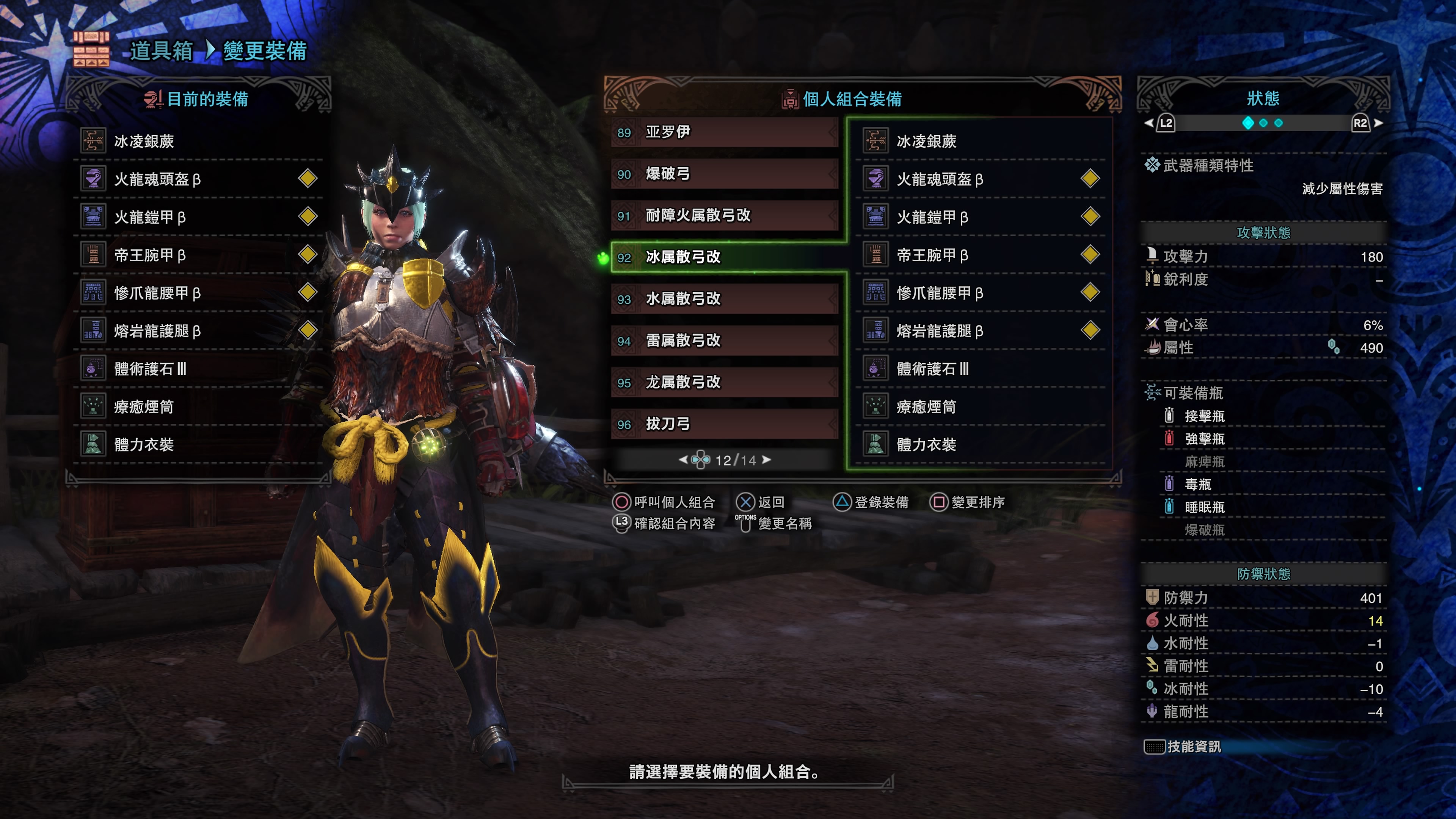Go to the next loadout page arrow
The height and width of the screenshot is (819, 1456).
(766, 460)
